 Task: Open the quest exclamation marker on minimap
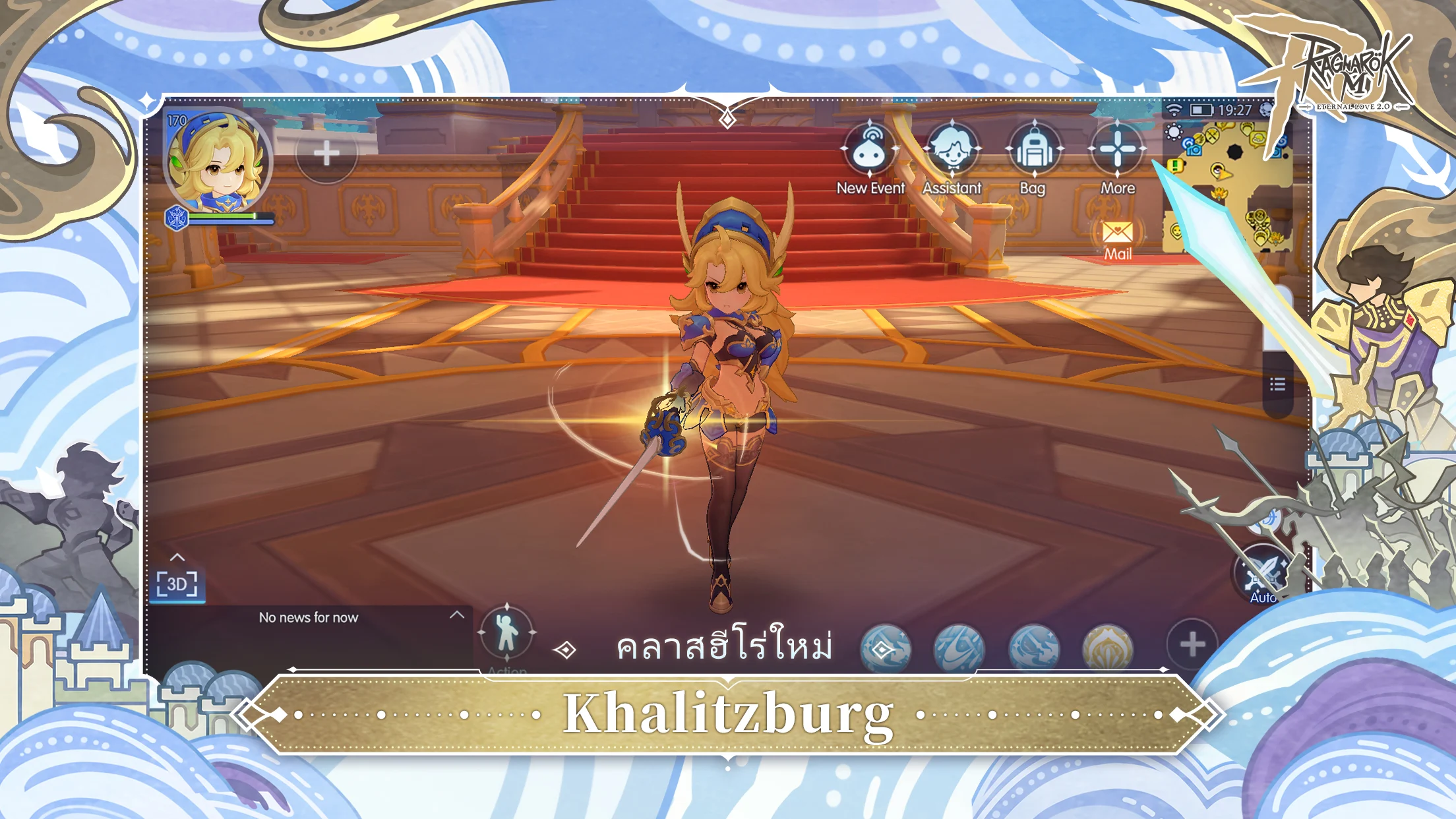(1175, 166)
